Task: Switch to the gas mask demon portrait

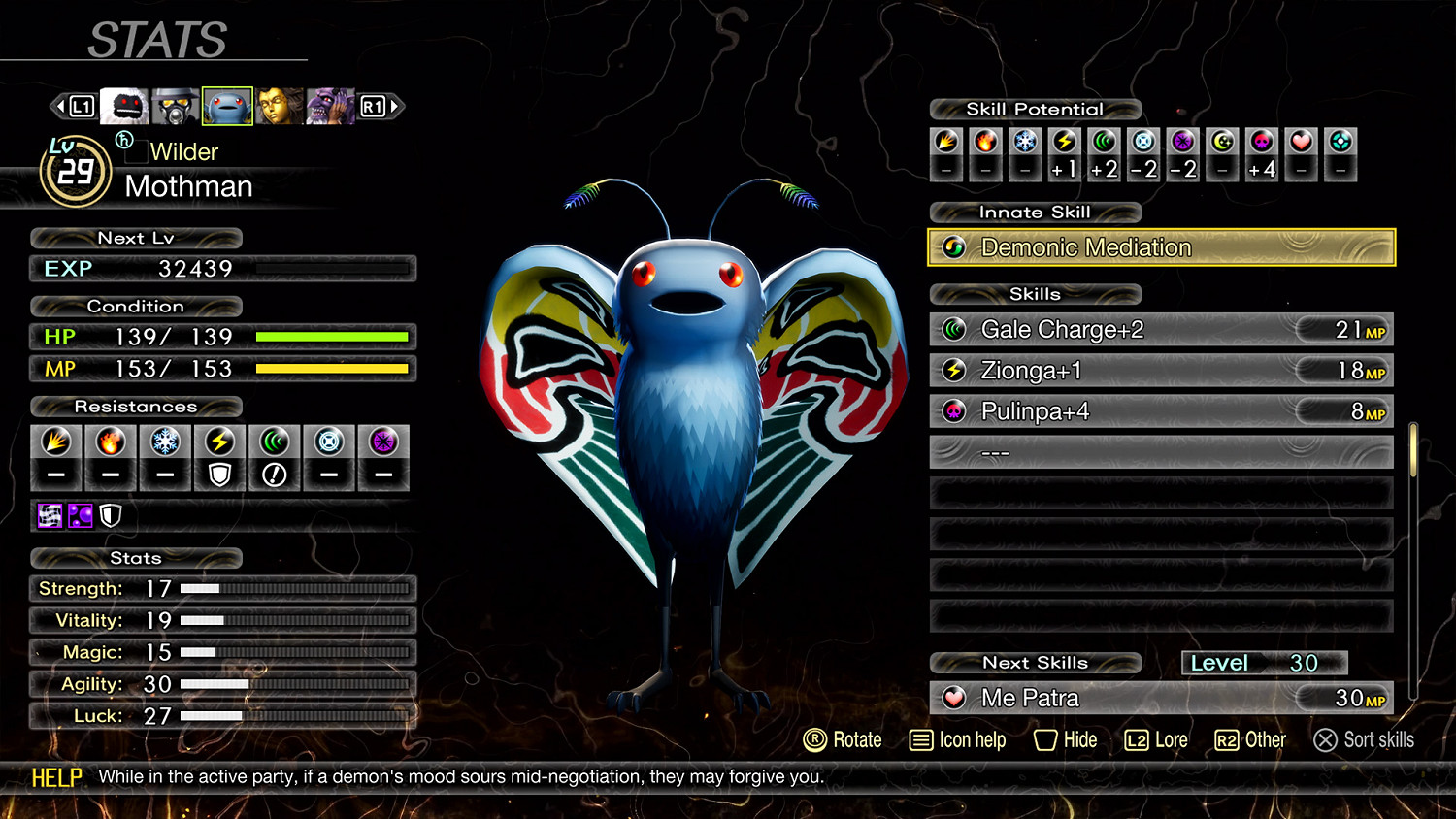Action: [176, 107]
